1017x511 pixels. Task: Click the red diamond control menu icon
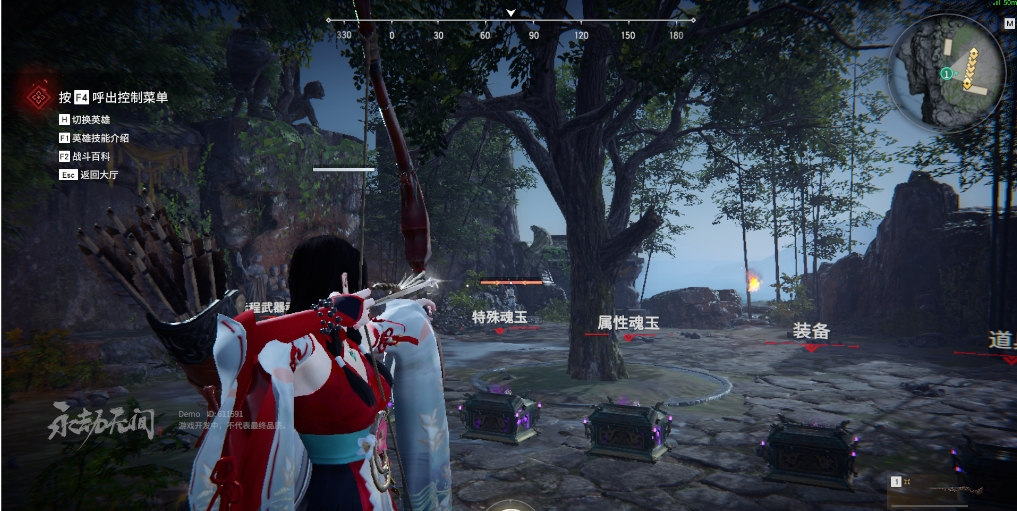39,97
